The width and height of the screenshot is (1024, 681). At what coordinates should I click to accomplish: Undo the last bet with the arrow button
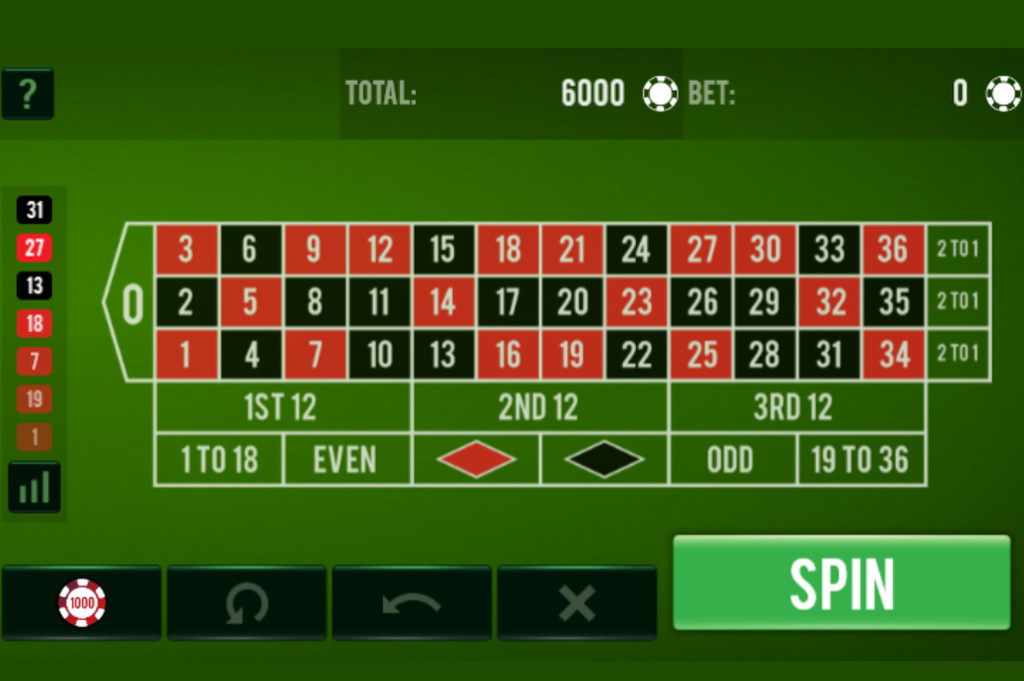coord(411,602)
